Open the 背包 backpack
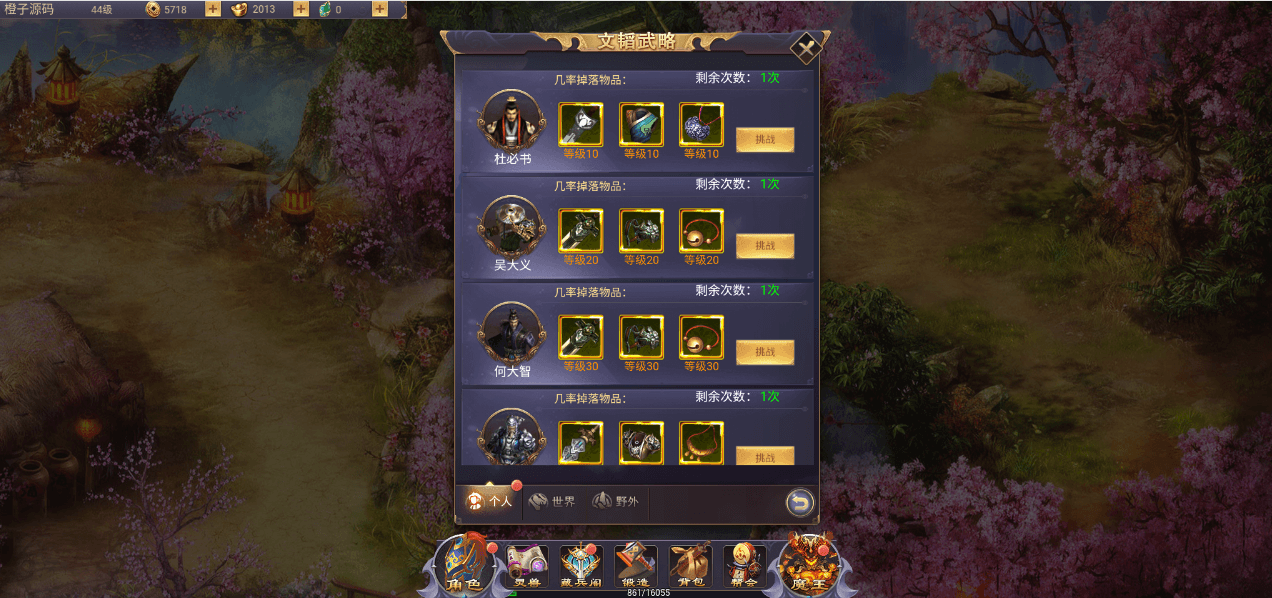 point(690,566)
